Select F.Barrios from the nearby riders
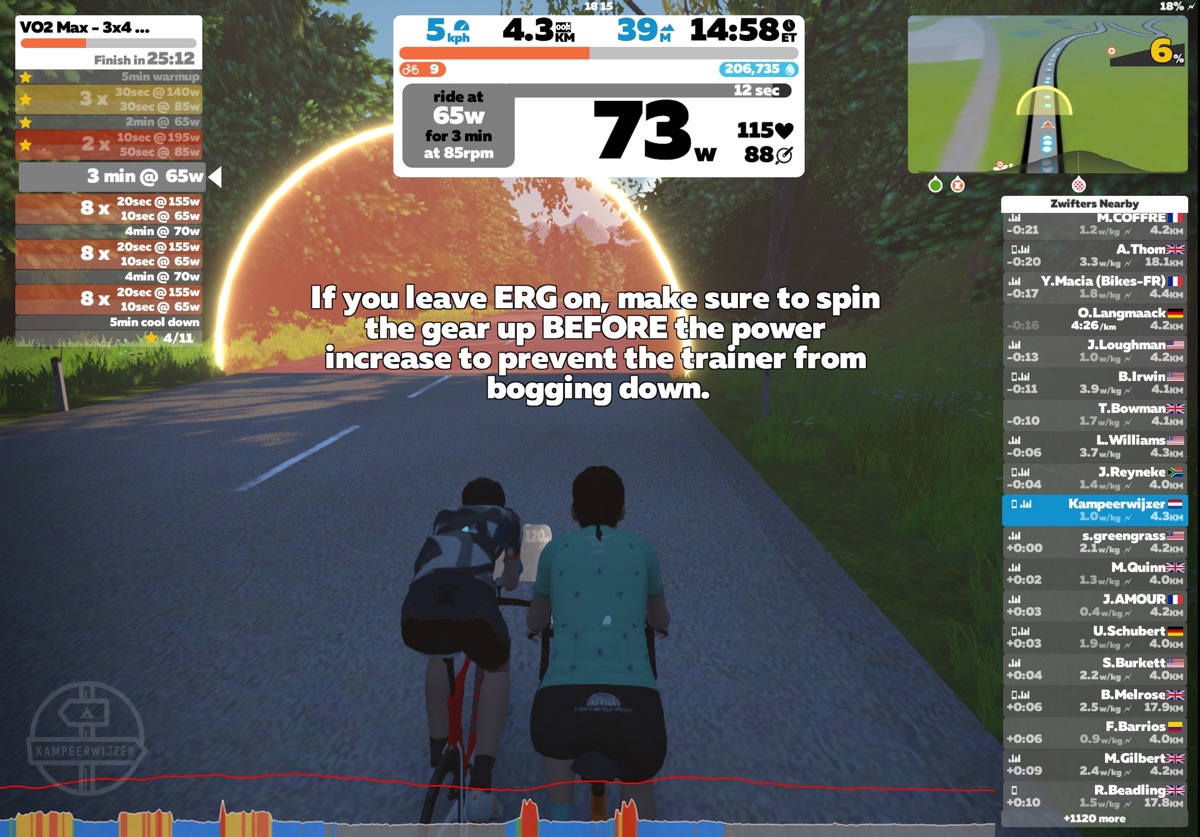Viewport: 1200px width, 837px height. coord(1094,732)
